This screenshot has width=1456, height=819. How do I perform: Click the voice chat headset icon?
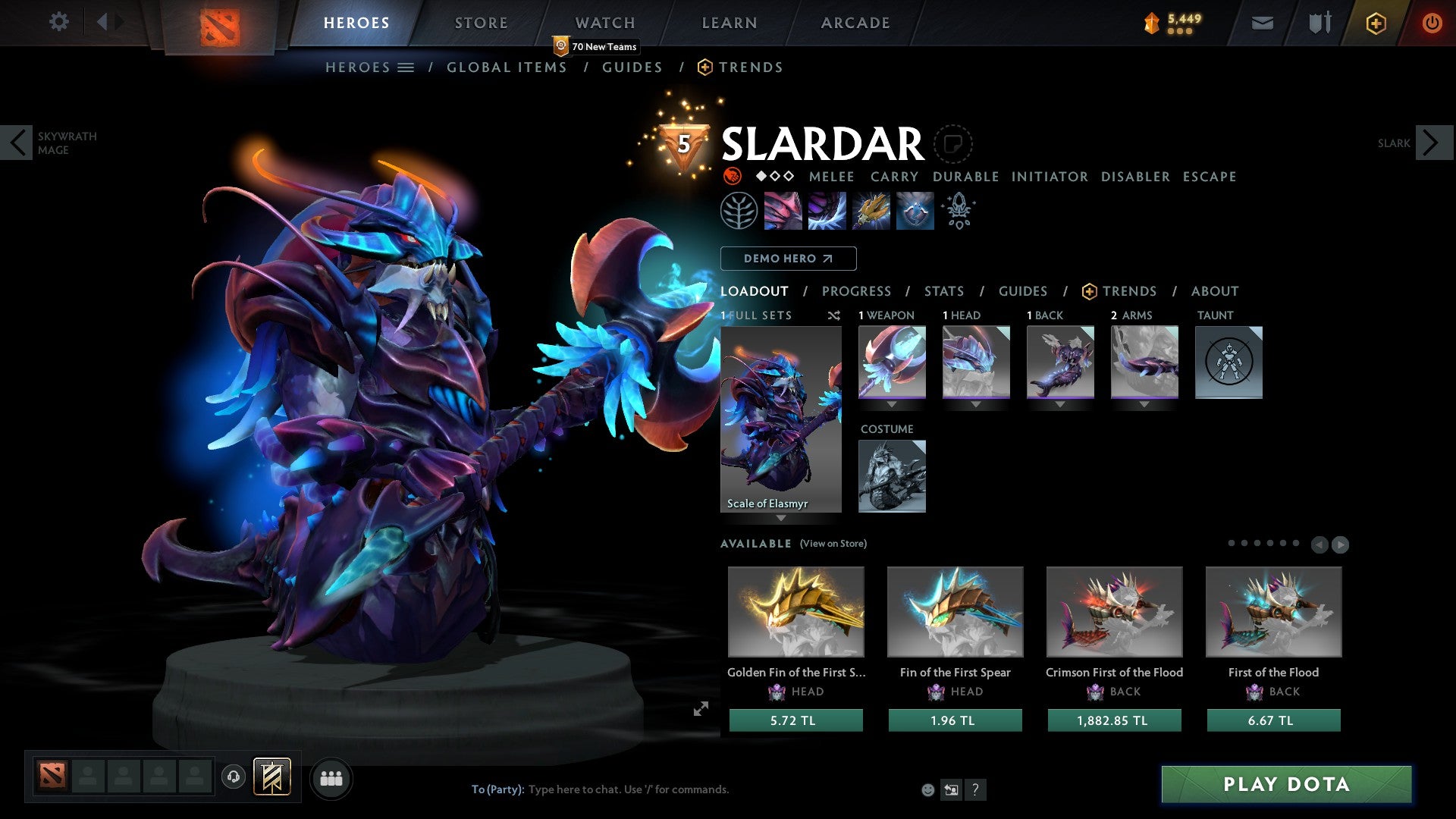coord(234,778)
